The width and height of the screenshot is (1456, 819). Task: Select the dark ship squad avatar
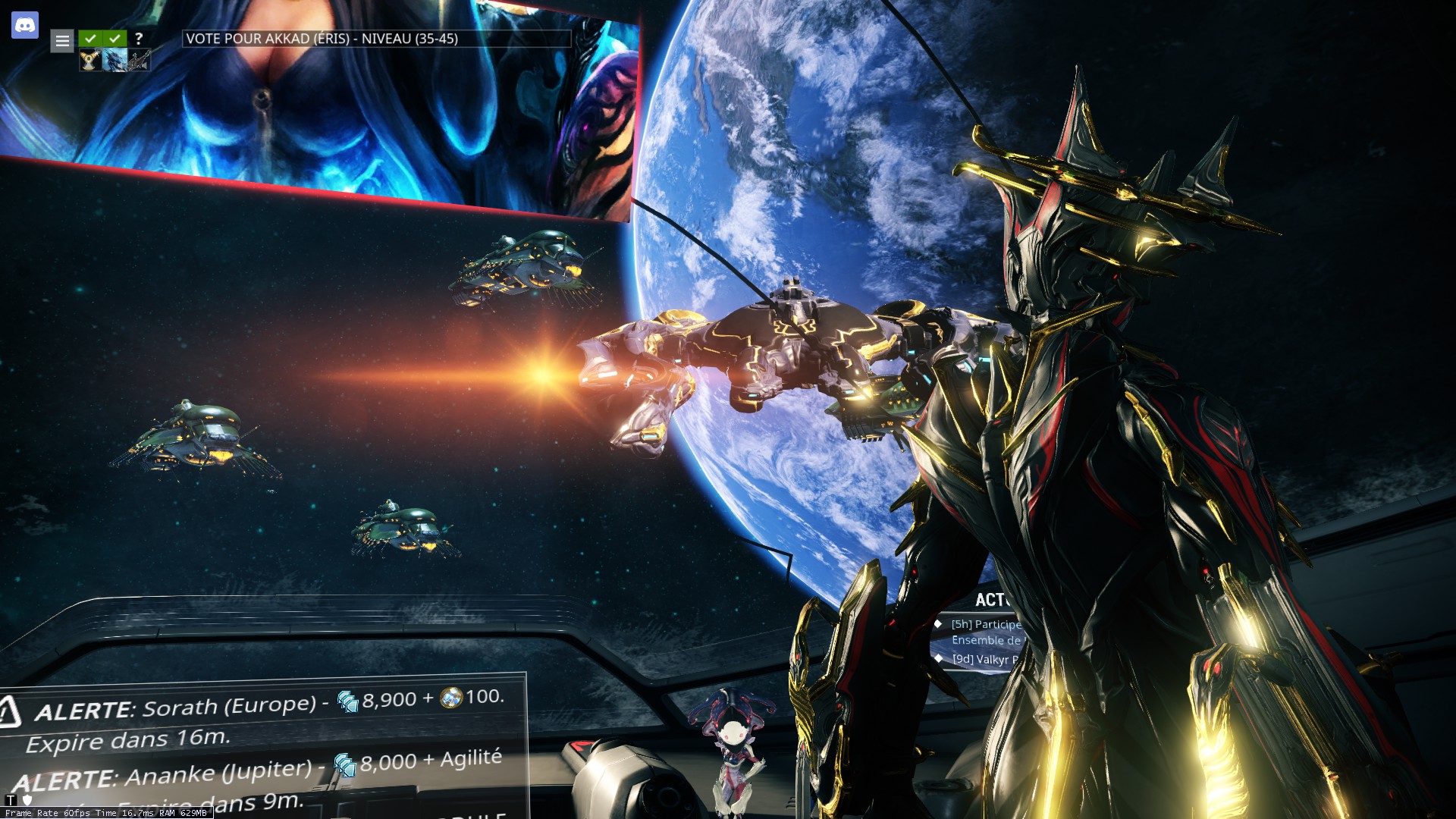(139, 61)
